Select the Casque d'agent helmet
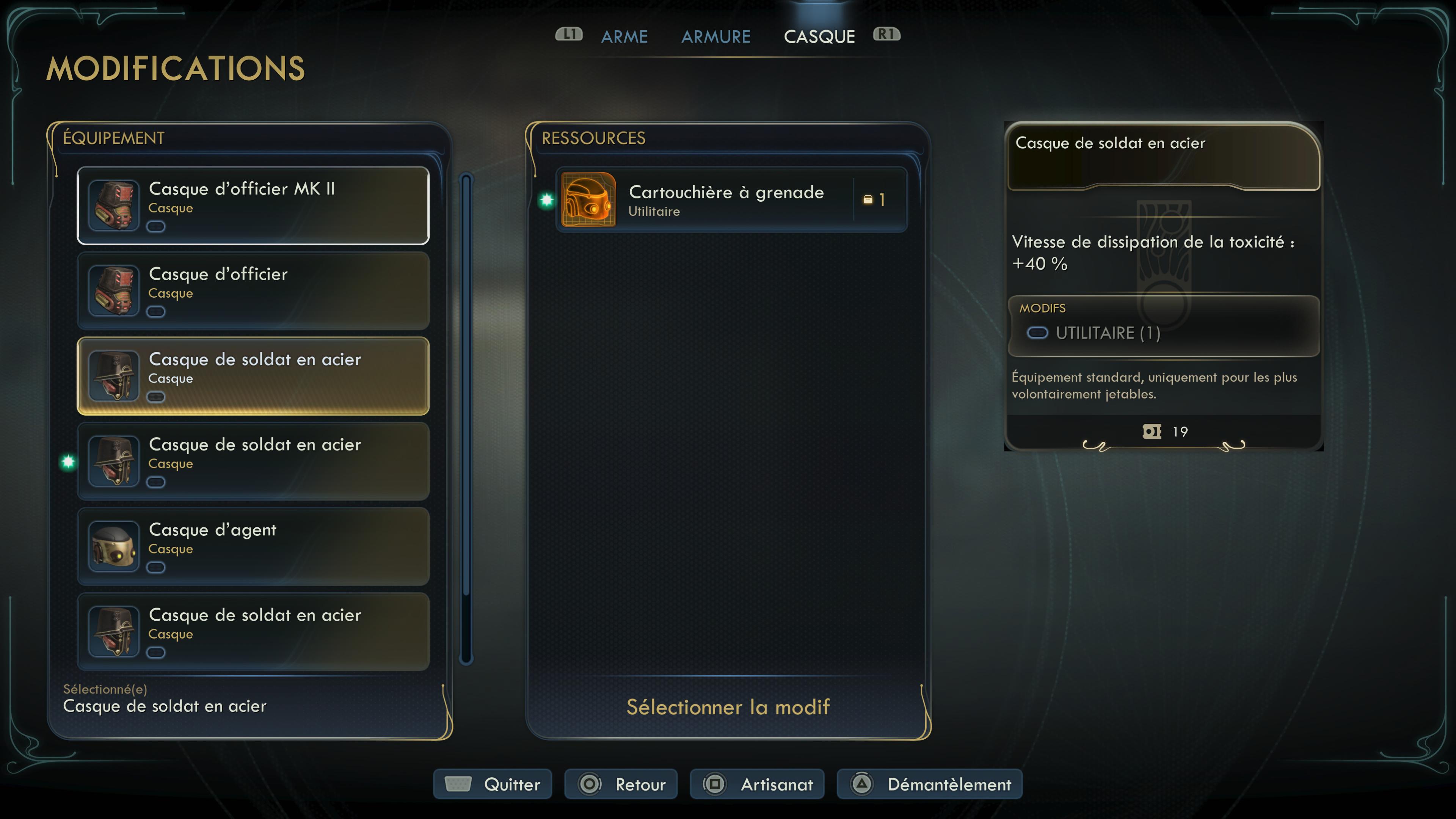The height and width of the screenshot is (819, 1456). click(x=253, y=546)
